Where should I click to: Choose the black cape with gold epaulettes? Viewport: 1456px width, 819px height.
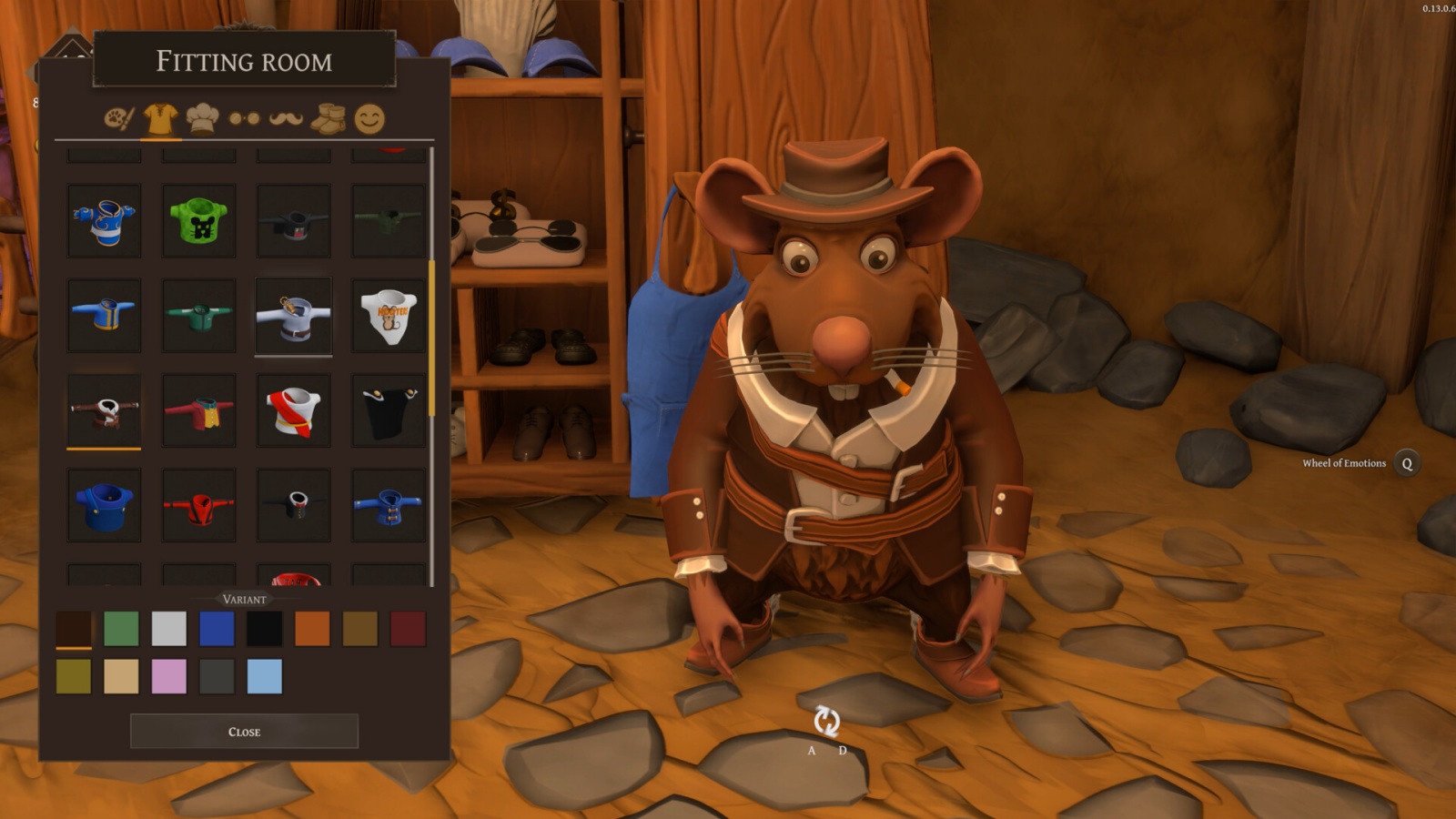(389, 410)
